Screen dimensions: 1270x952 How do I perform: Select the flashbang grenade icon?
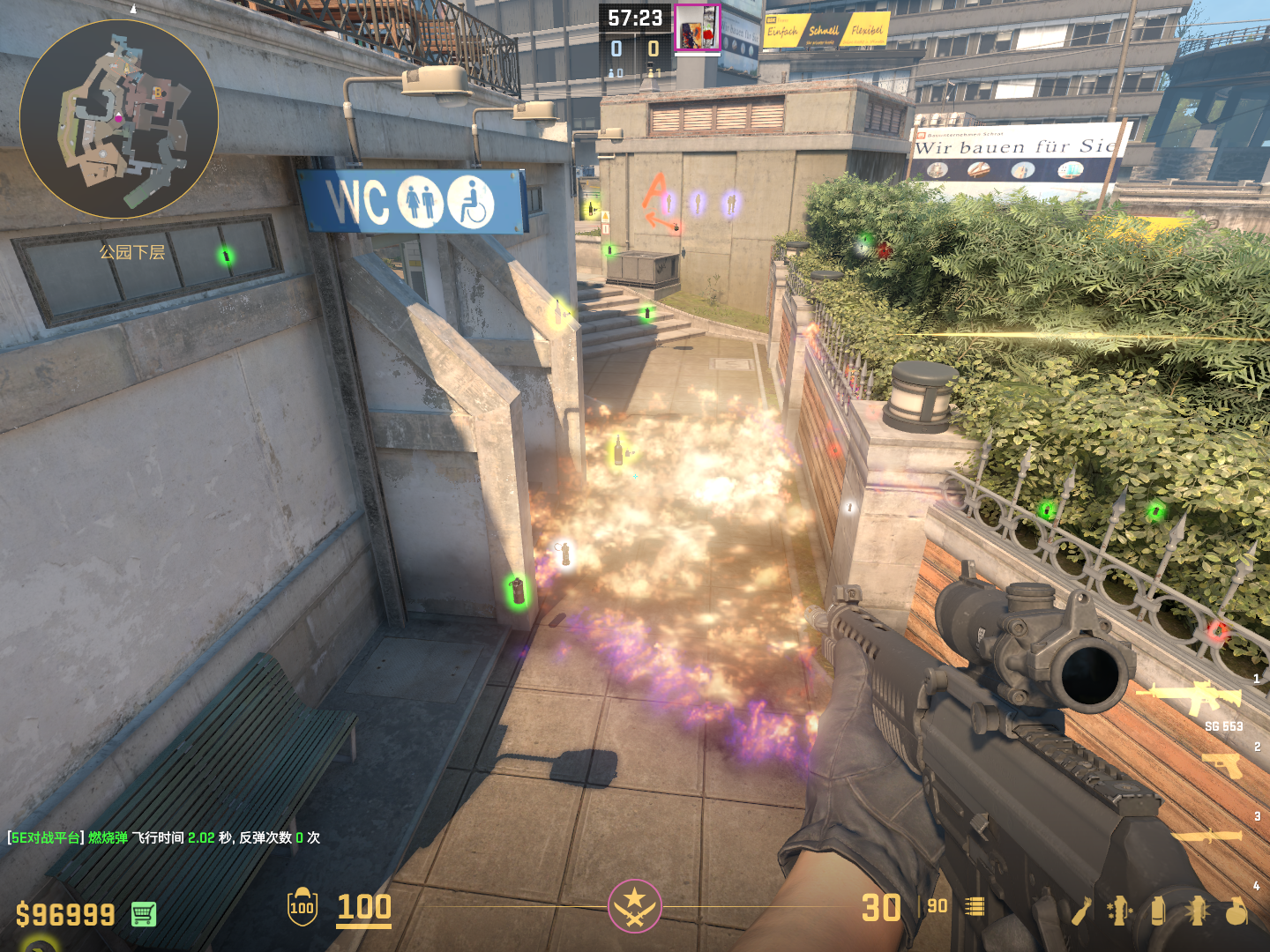point(1197,911)
